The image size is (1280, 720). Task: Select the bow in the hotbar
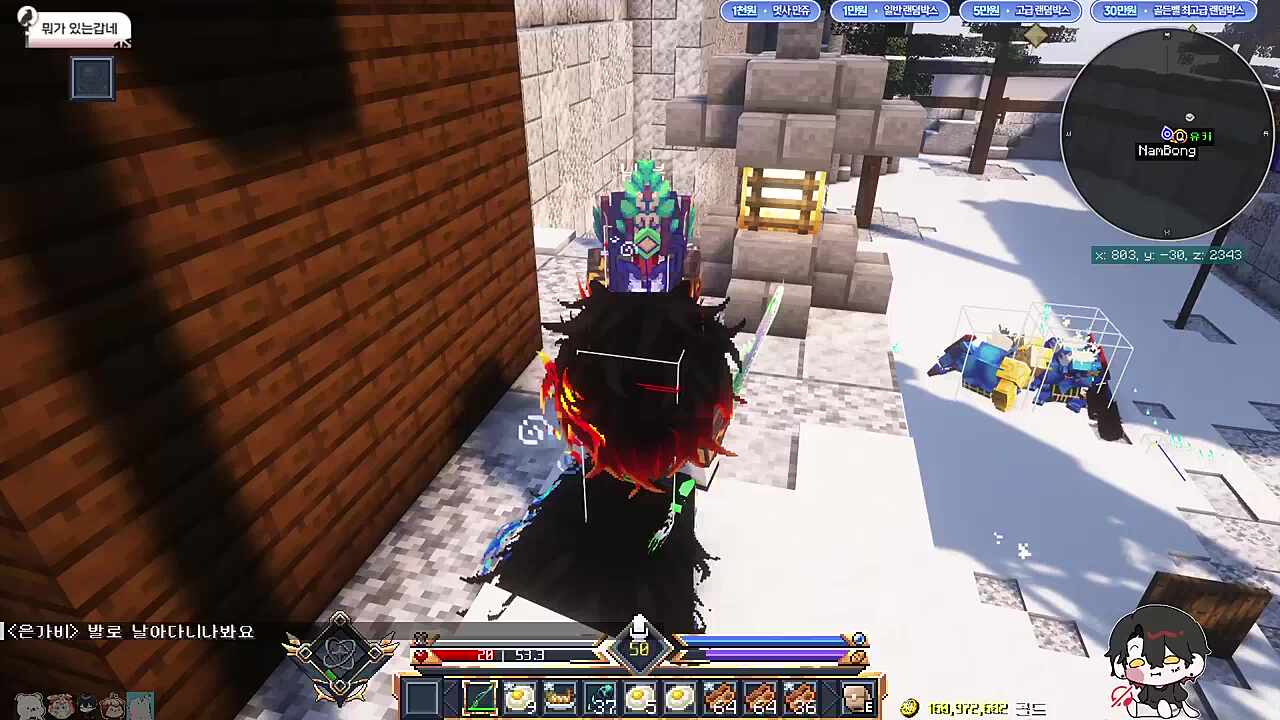tap(480, 697)
